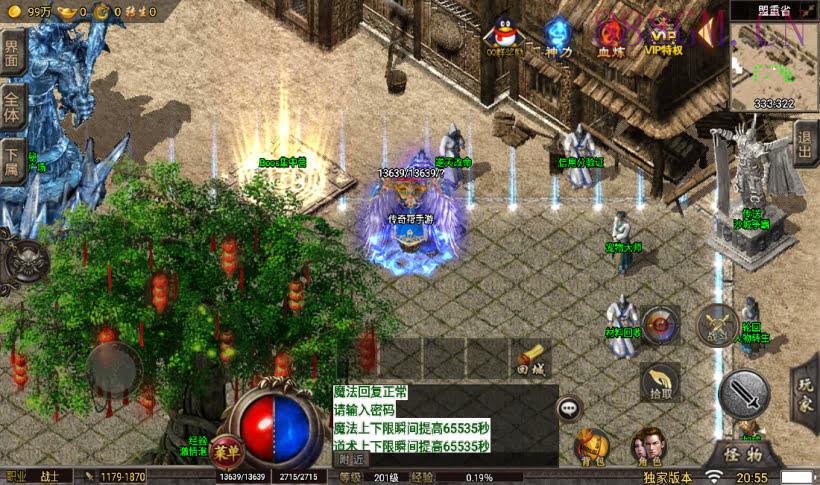Open the 血炼 red flame icon

click(x=610, y=36)
